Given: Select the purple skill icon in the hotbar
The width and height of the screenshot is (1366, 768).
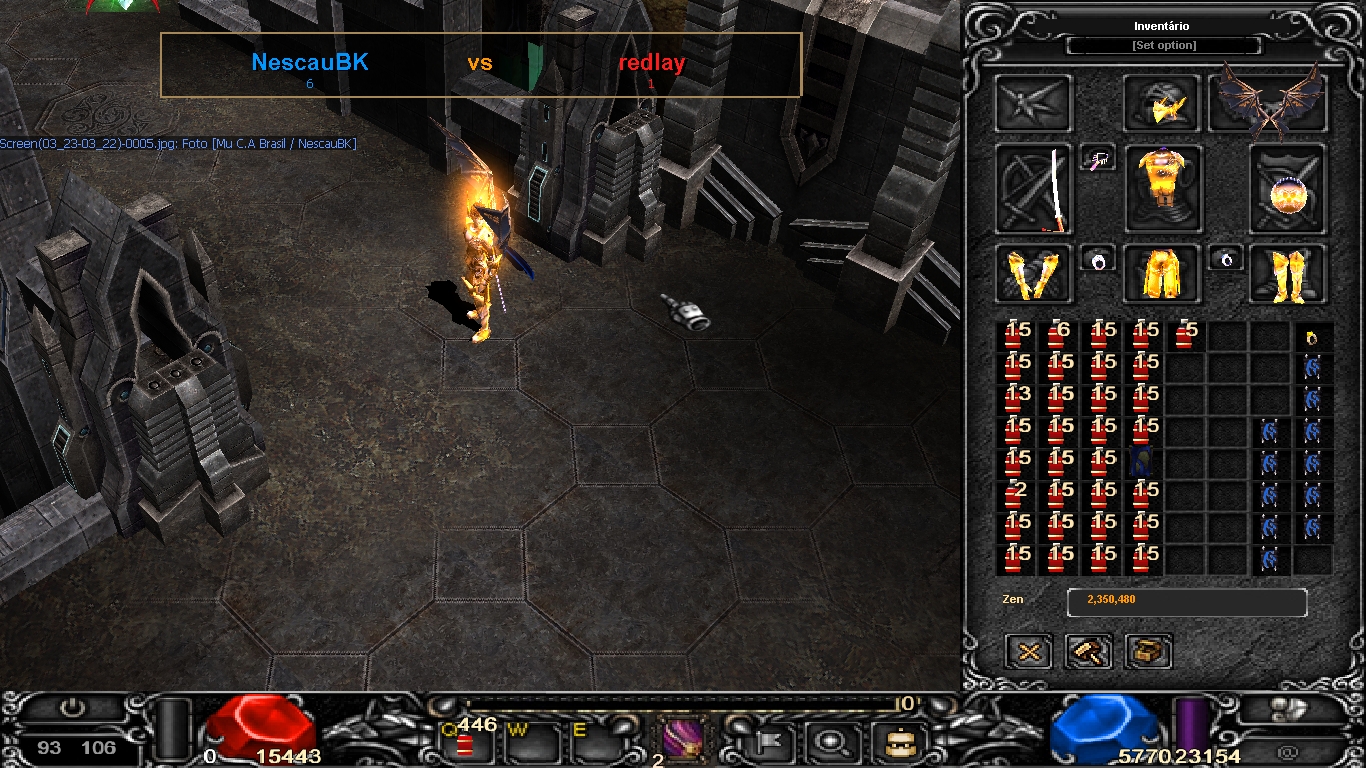Looking at the screenshot, I should [683, 742].
